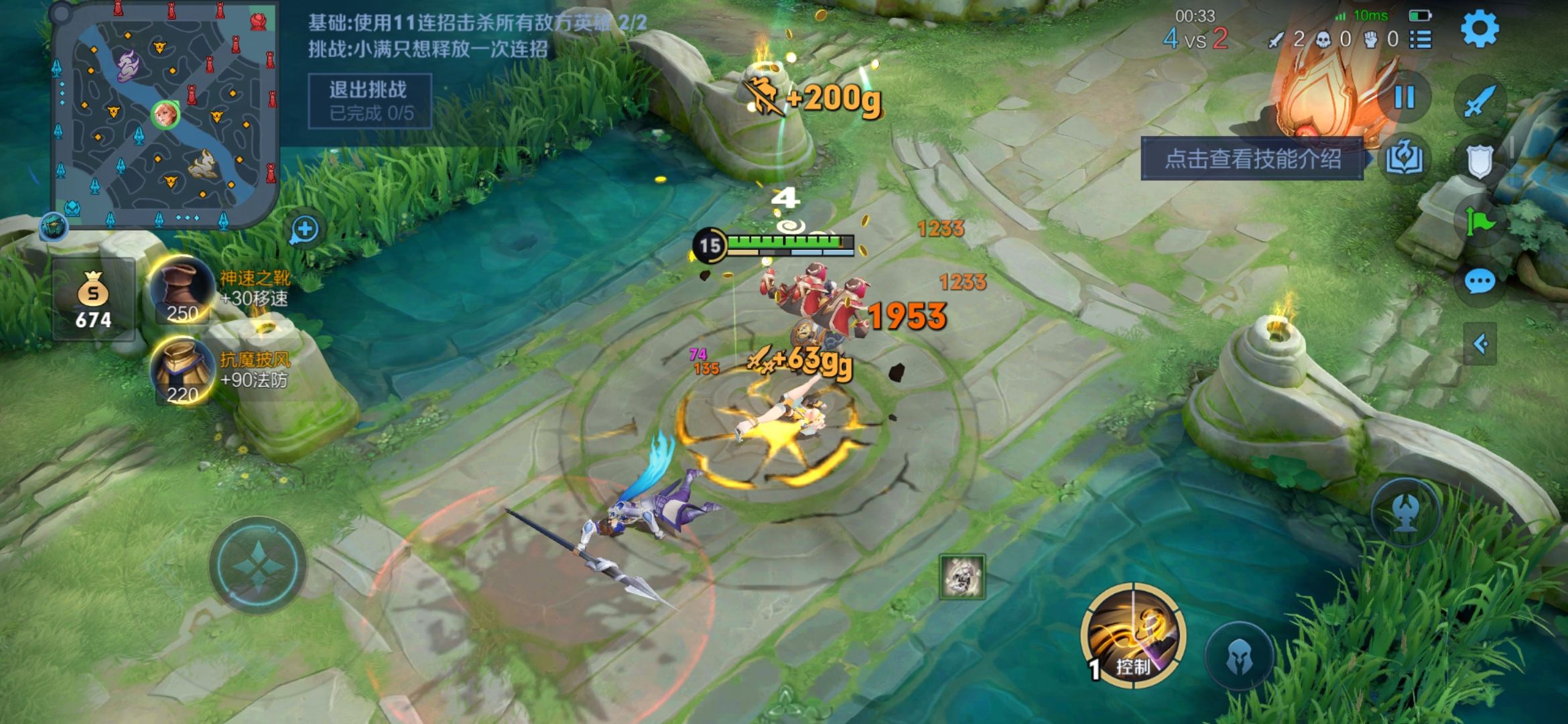Open the chat bubble messages
This screenshot has height=724, width=1568.
(x=1480, y=282)
